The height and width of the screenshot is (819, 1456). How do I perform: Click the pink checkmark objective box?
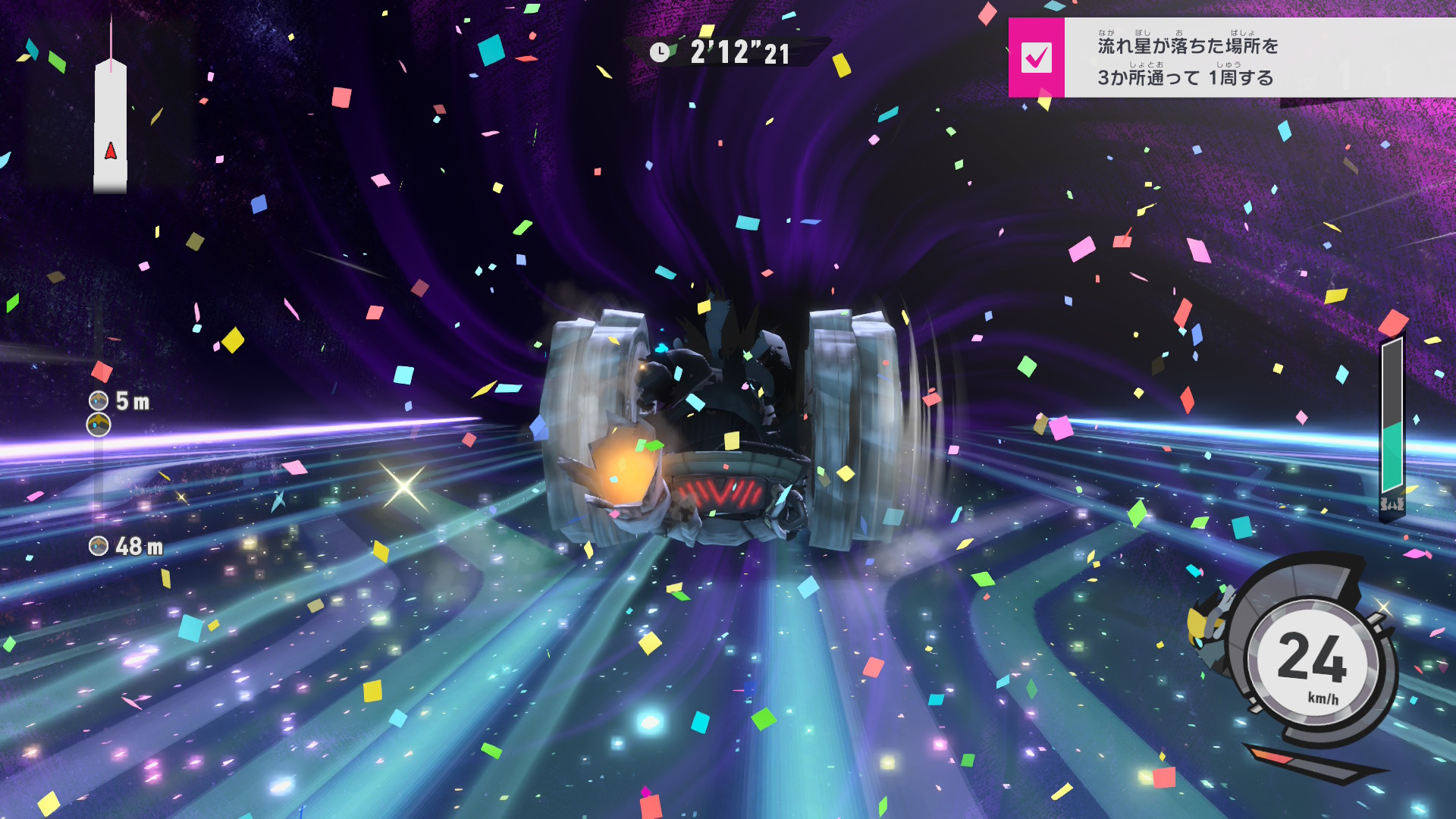coord(1036,58)
